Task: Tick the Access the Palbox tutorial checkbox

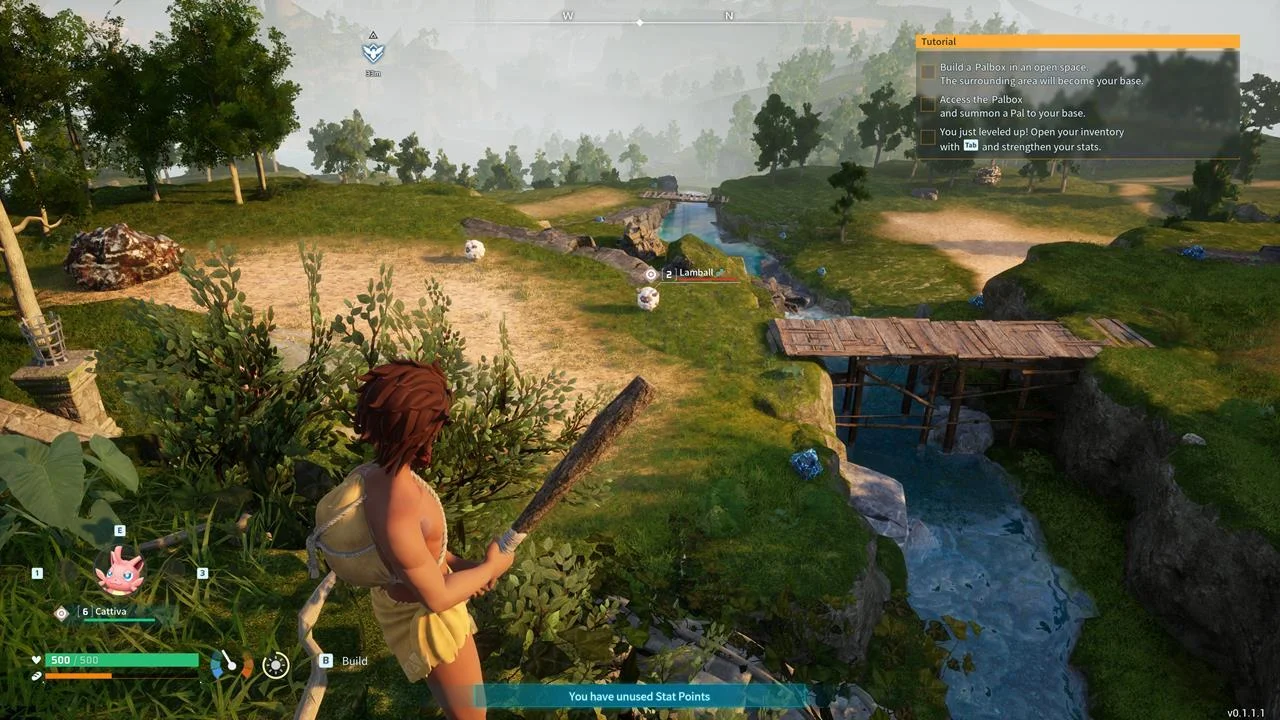Action: [x=928, y=103]
